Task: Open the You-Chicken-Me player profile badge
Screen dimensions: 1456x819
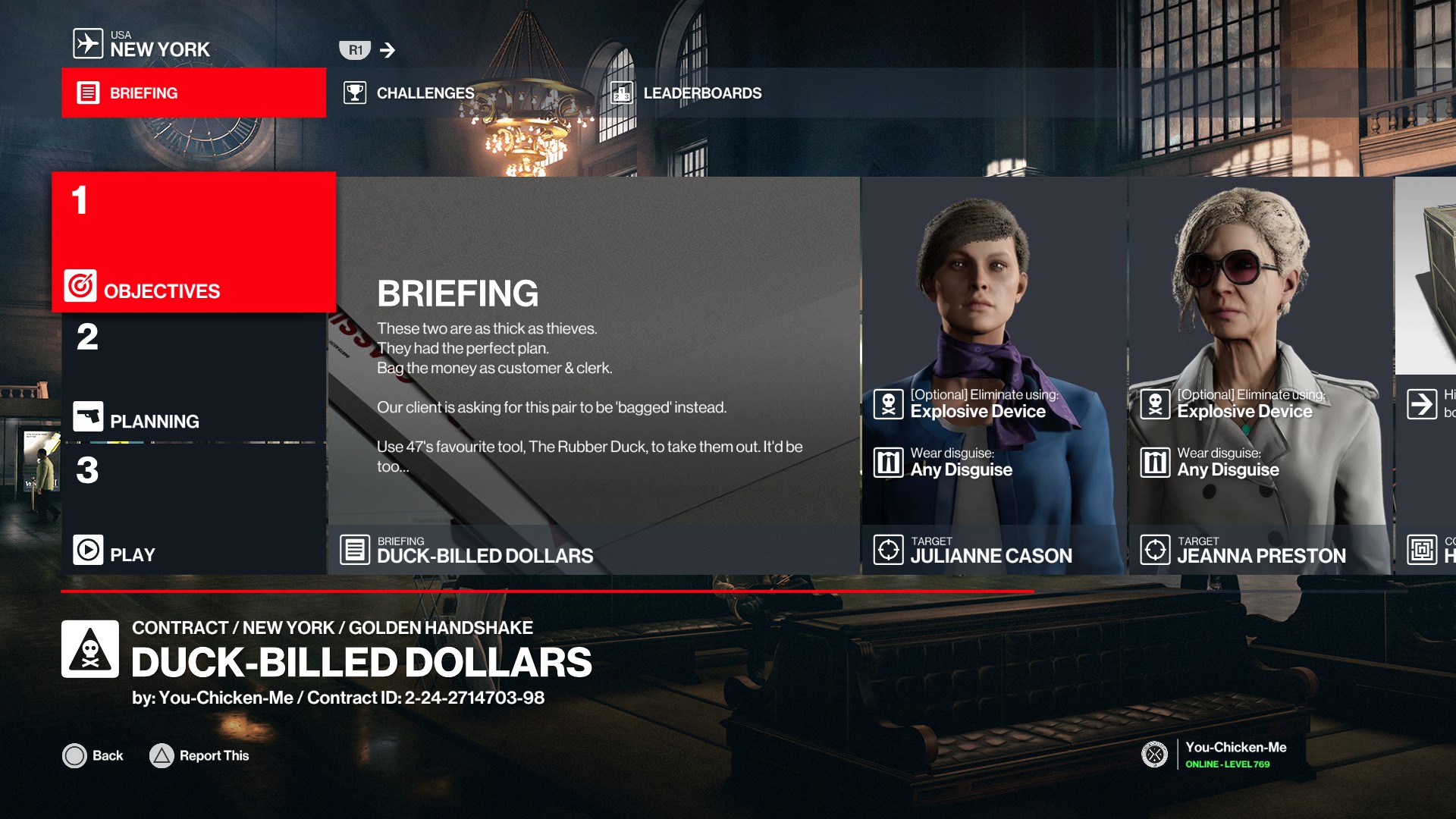Action: tap(1215, 755)
